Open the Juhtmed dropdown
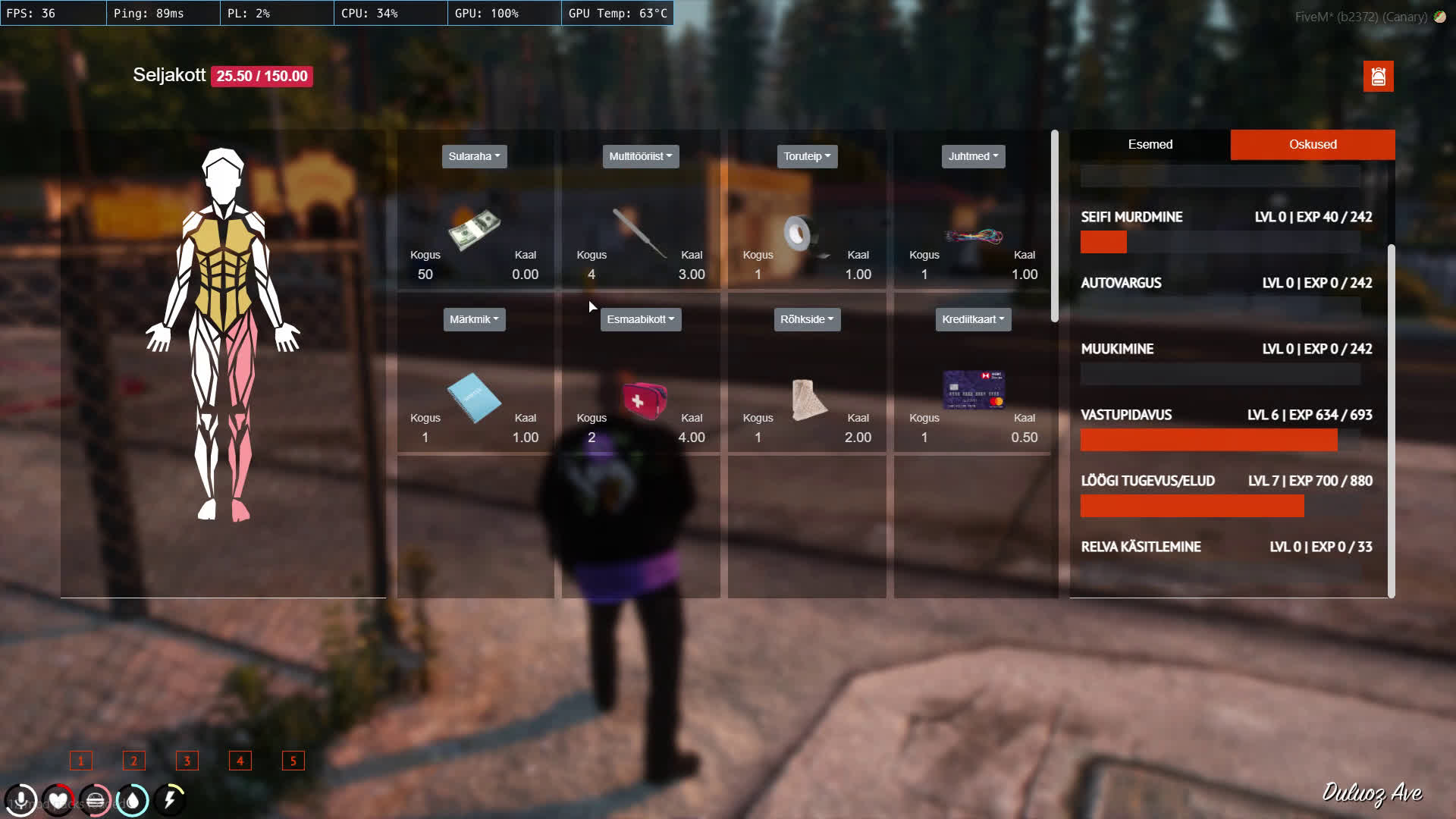The height and width of the screenshot is (819, 1456). [x=973, y=156]
